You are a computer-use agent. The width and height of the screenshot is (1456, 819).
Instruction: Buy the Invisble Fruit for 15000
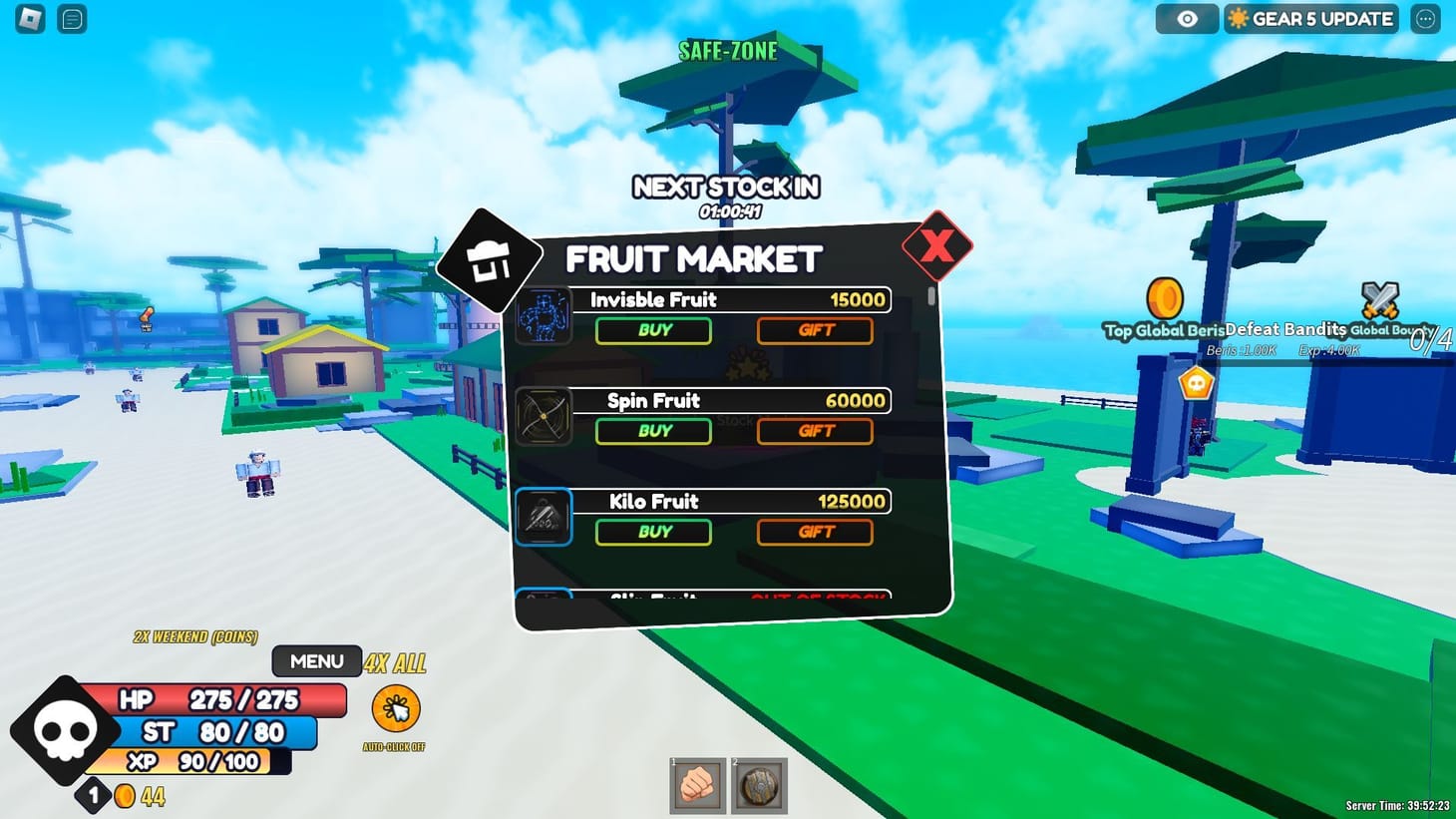click(x=653, y=330)
